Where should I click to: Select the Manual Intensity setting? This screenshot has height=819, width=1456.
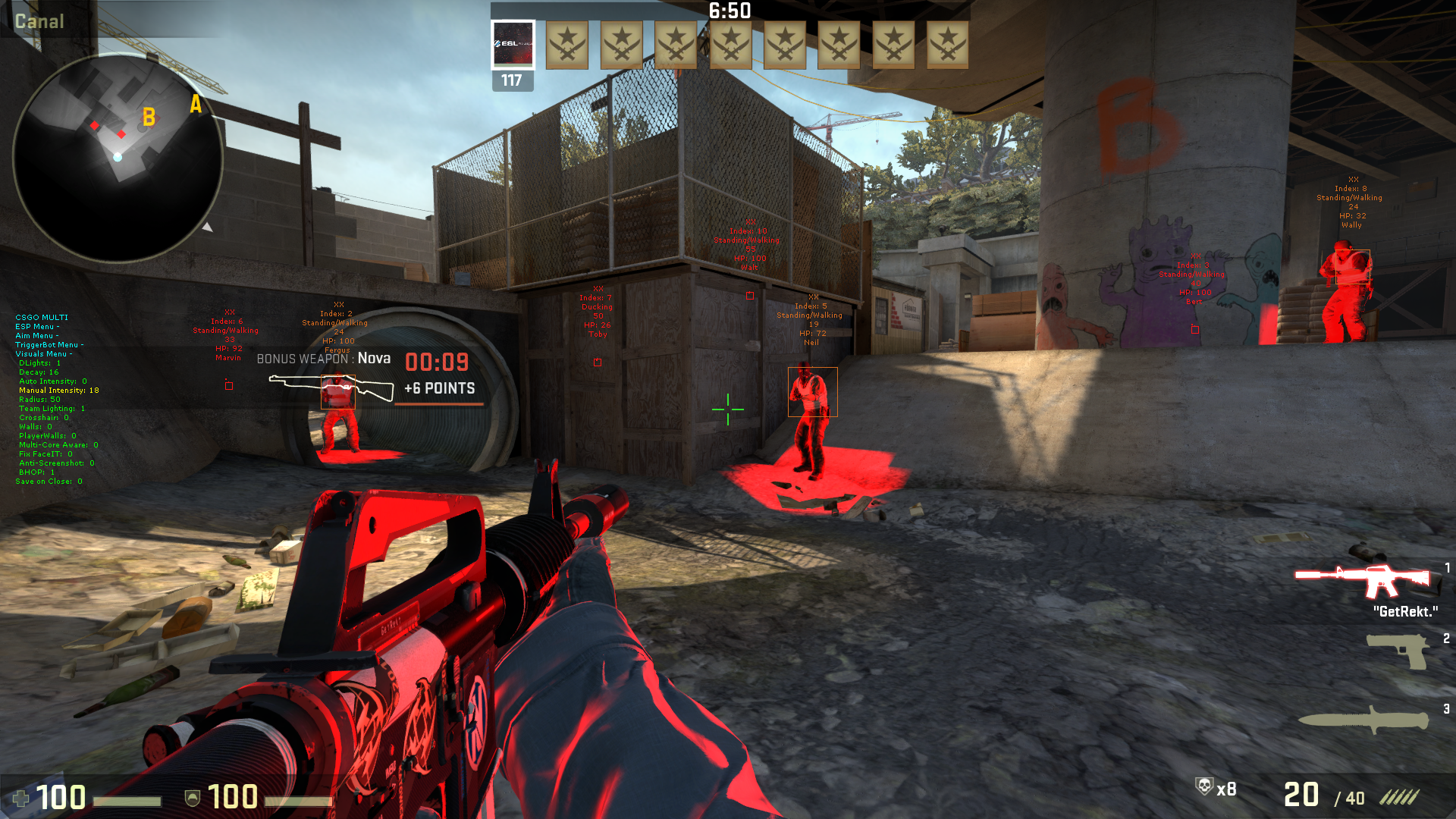click(x=58, y=391)
